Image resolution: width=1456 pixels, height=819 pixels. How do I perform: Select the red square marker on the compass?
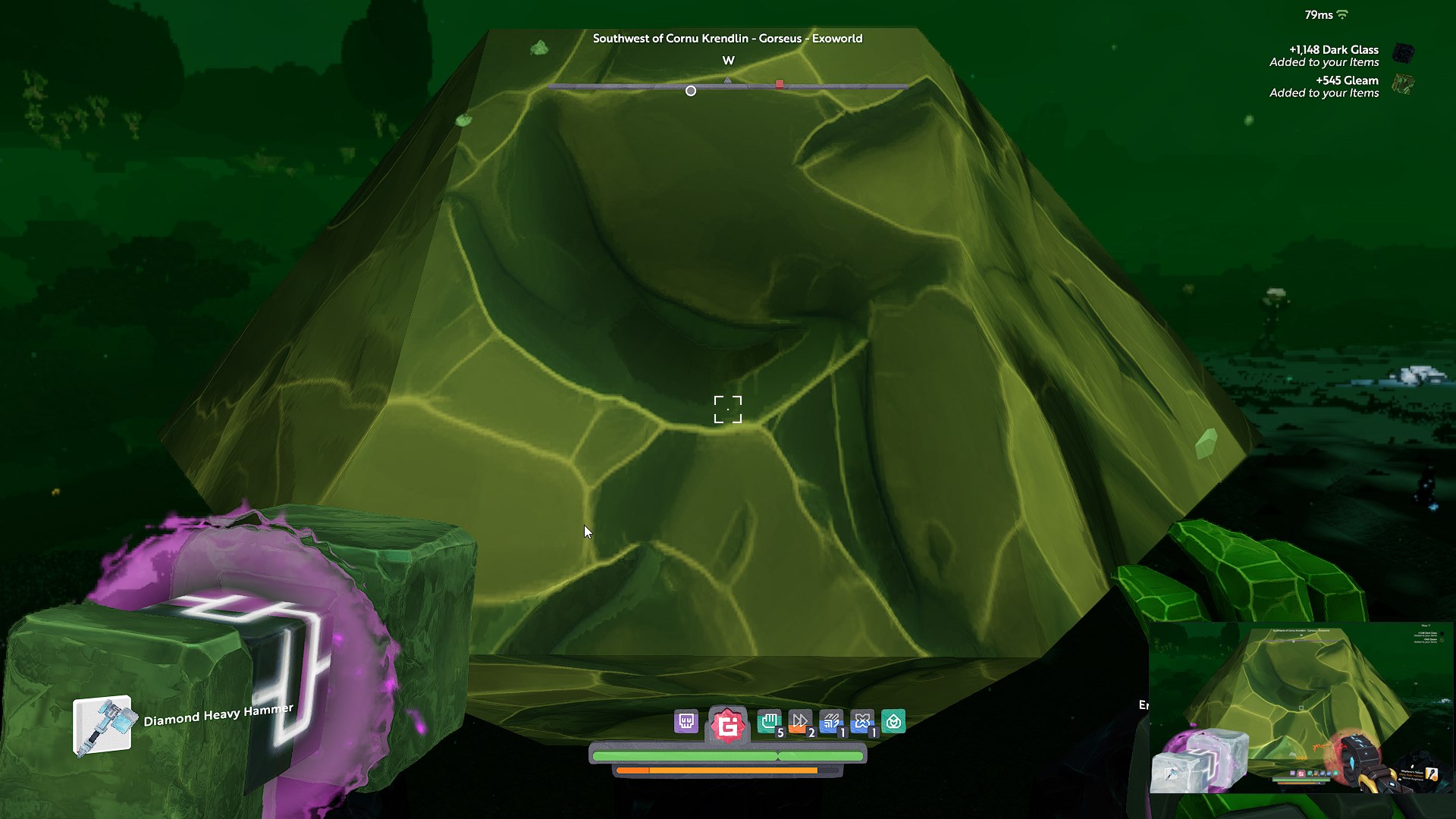[x=780, y=84]
